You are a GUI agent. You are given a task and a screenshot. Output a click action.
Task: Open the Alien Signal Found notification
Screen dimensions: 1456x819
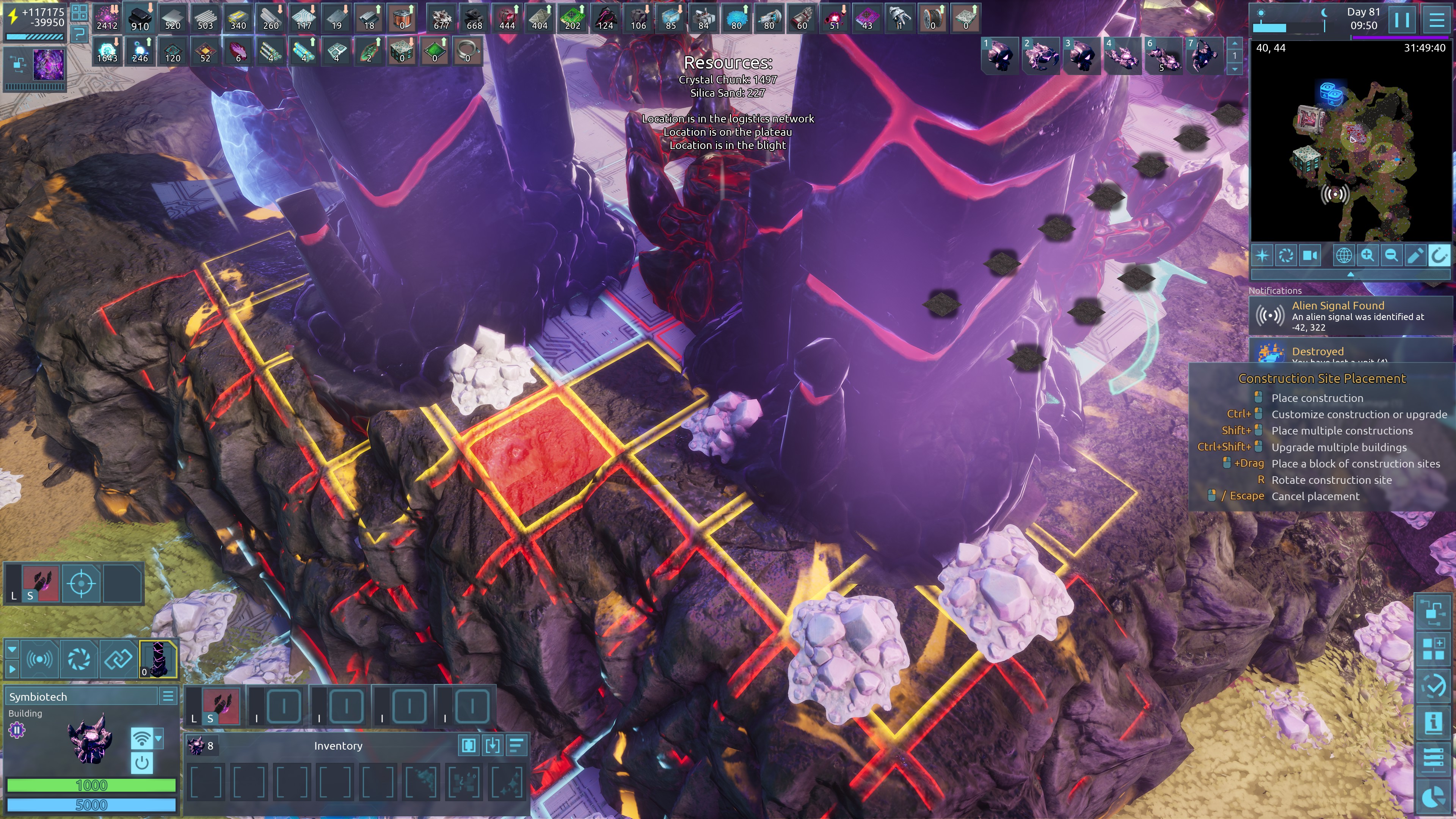pyautogui.click(x=1351, y=316)
